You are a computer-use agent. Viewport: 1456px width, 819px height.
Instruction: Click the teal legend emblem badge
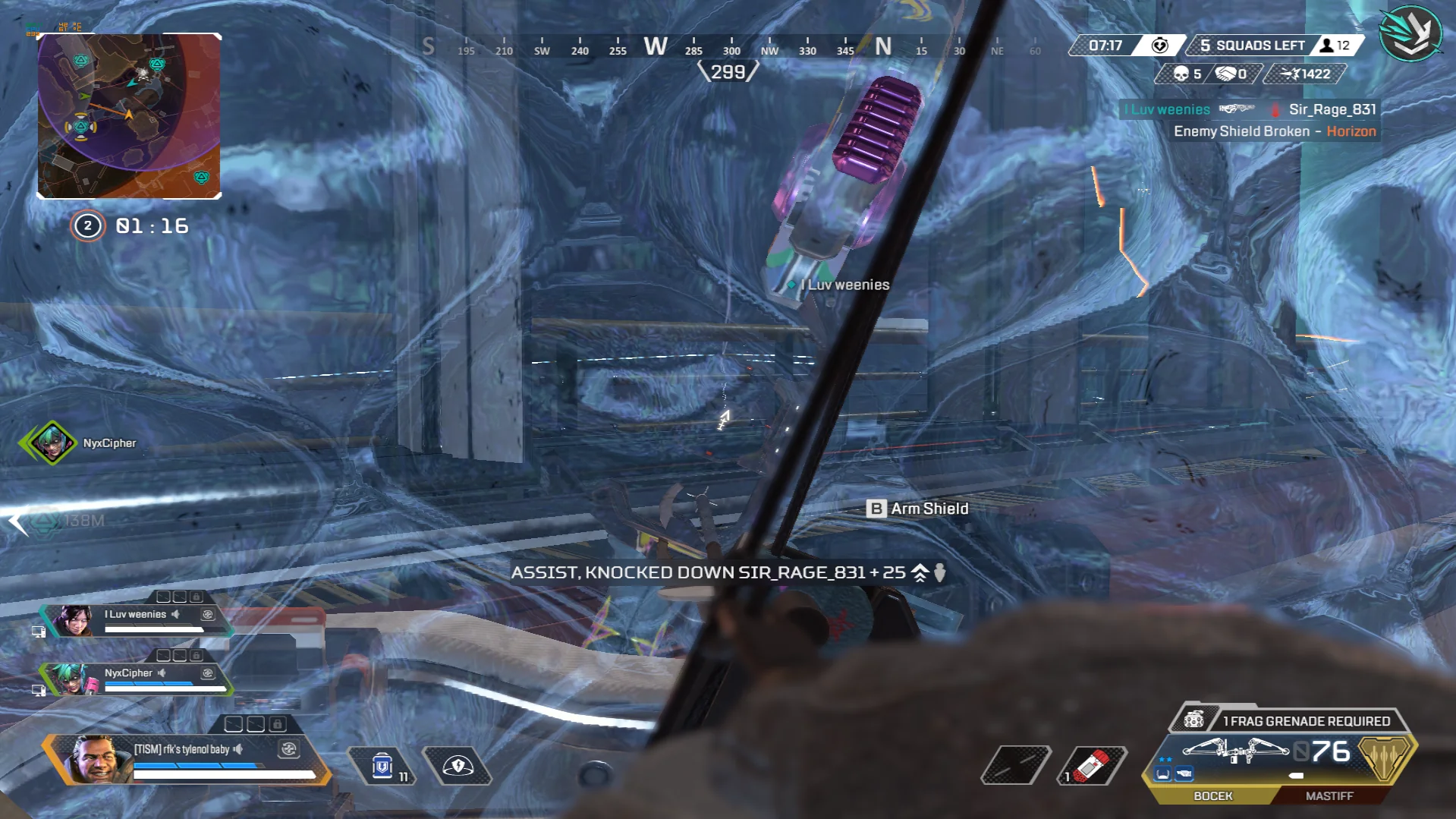pos(1410,33)
